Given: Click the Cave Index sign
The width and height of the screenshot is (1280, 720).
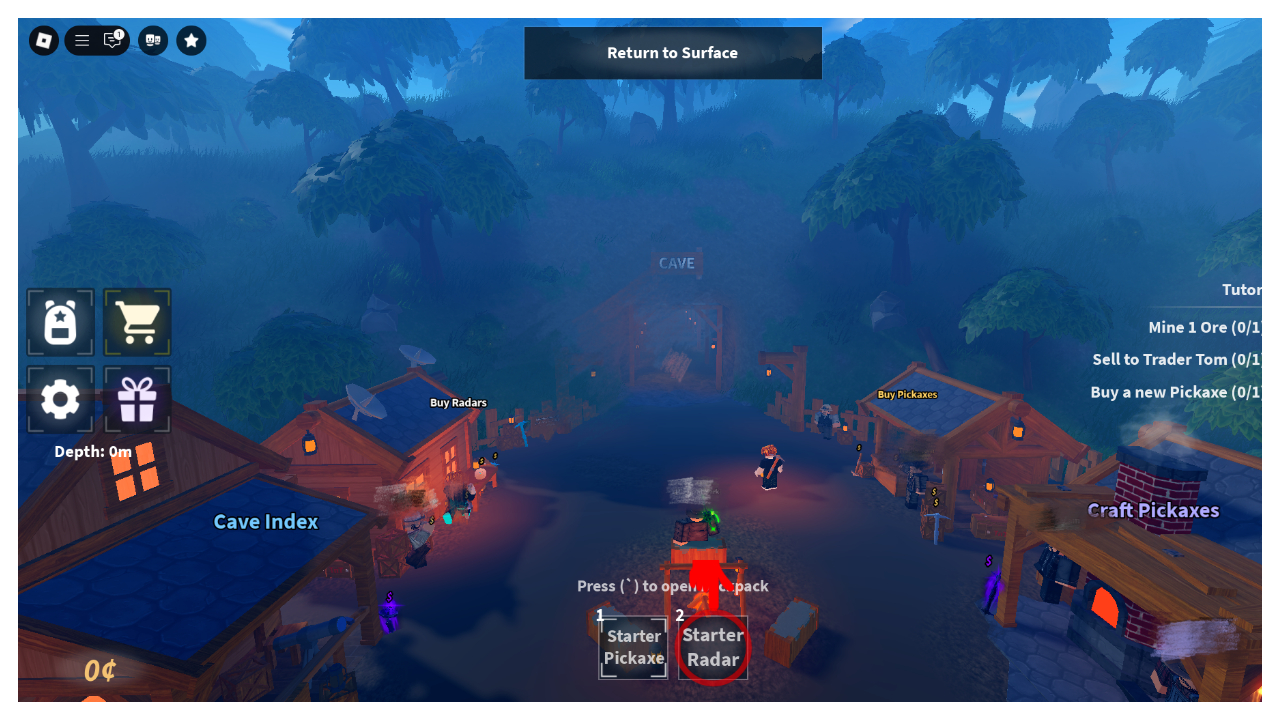Looking at the screenshot, I should pyautogui.click(x=265, y=521).
